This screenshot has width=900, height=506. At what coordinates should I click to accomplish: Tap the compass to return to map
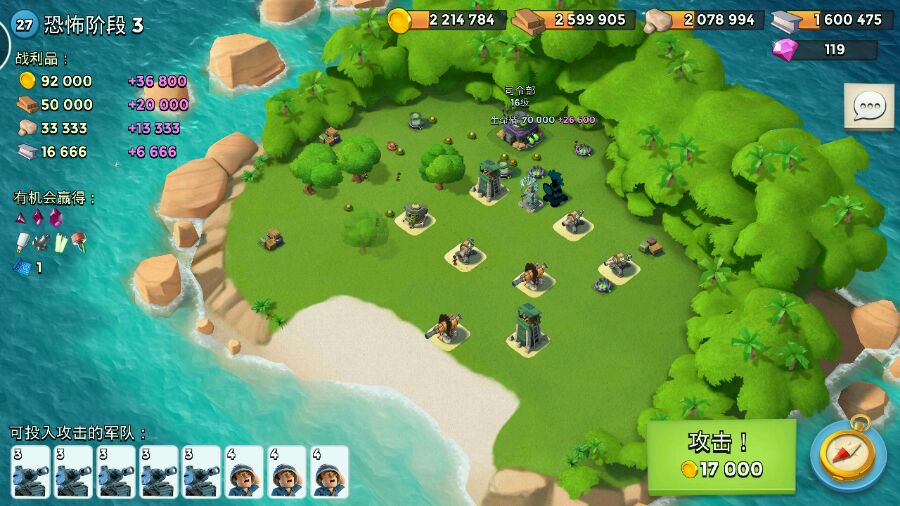(847, 455)
